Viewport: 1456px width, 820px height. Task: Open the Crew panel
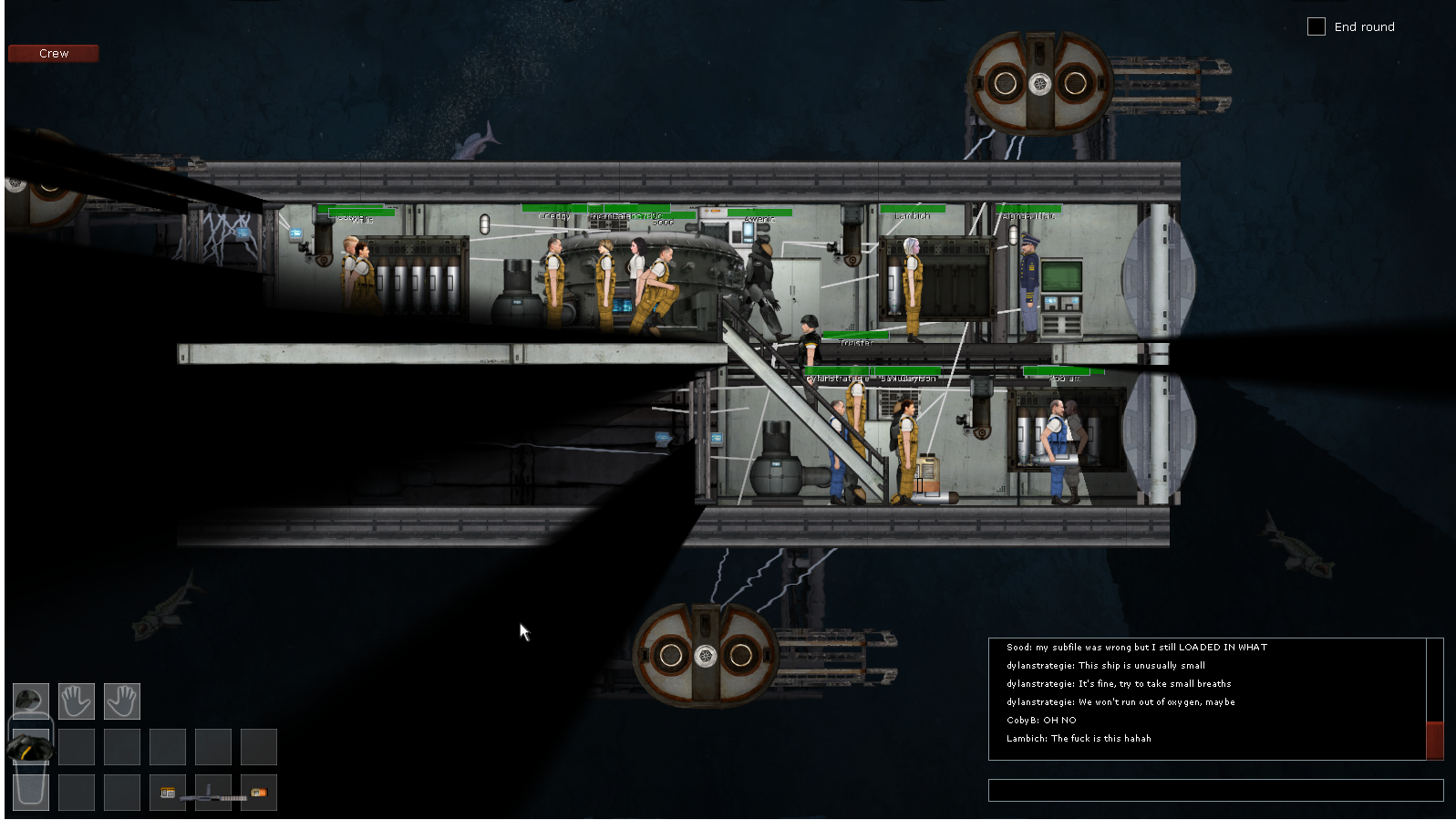pos(52,53)
